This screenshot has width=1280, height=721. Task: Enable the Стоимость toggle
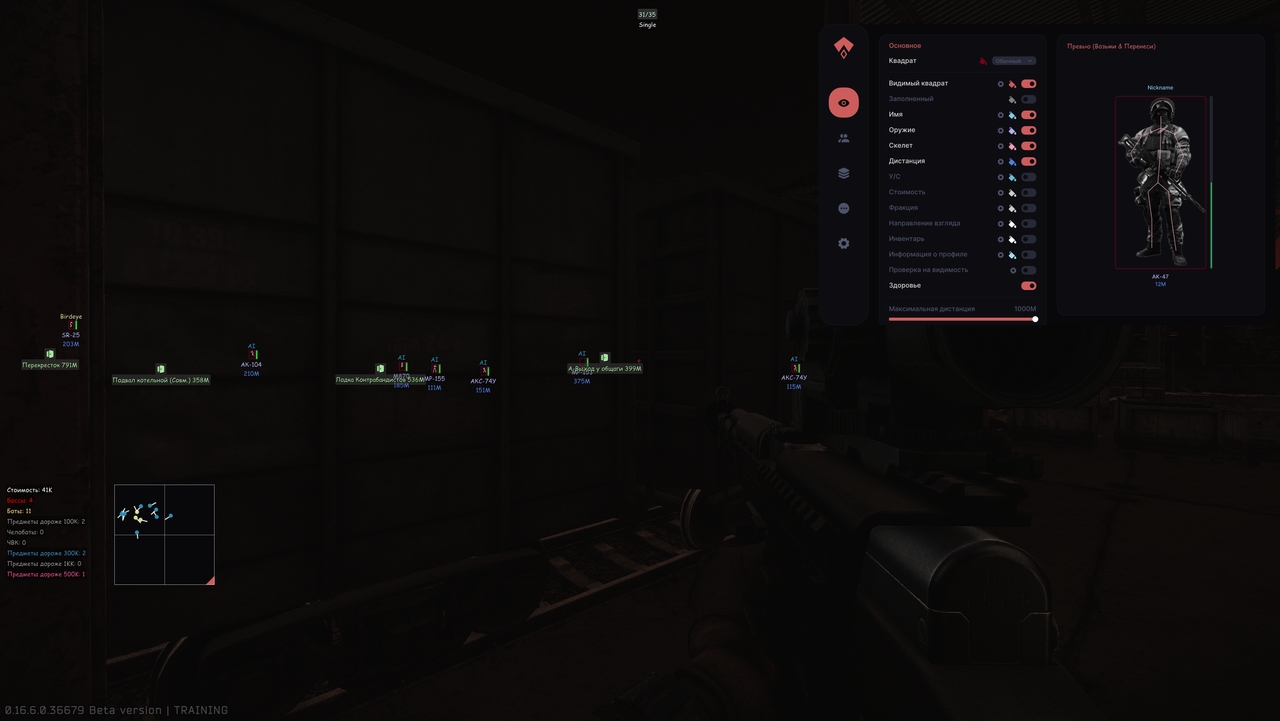[1028, 192]
